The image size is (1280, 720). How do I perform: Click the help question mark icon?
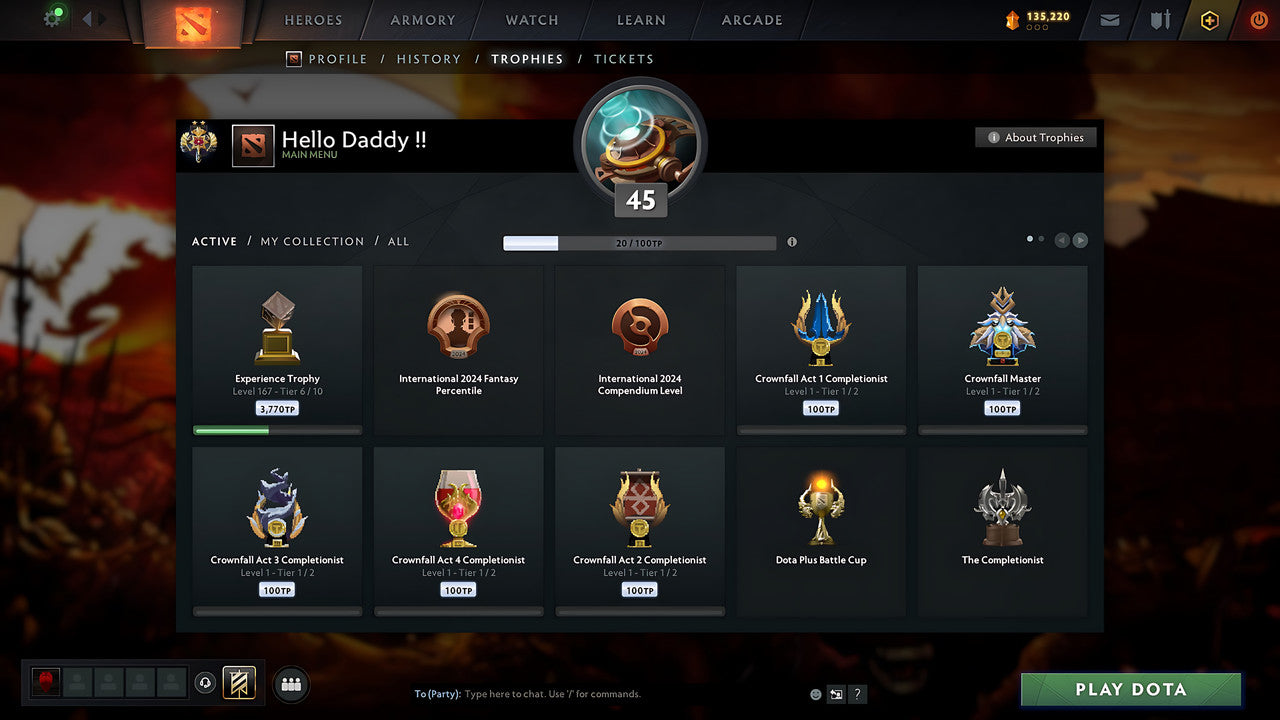click(x=857, y=694)
